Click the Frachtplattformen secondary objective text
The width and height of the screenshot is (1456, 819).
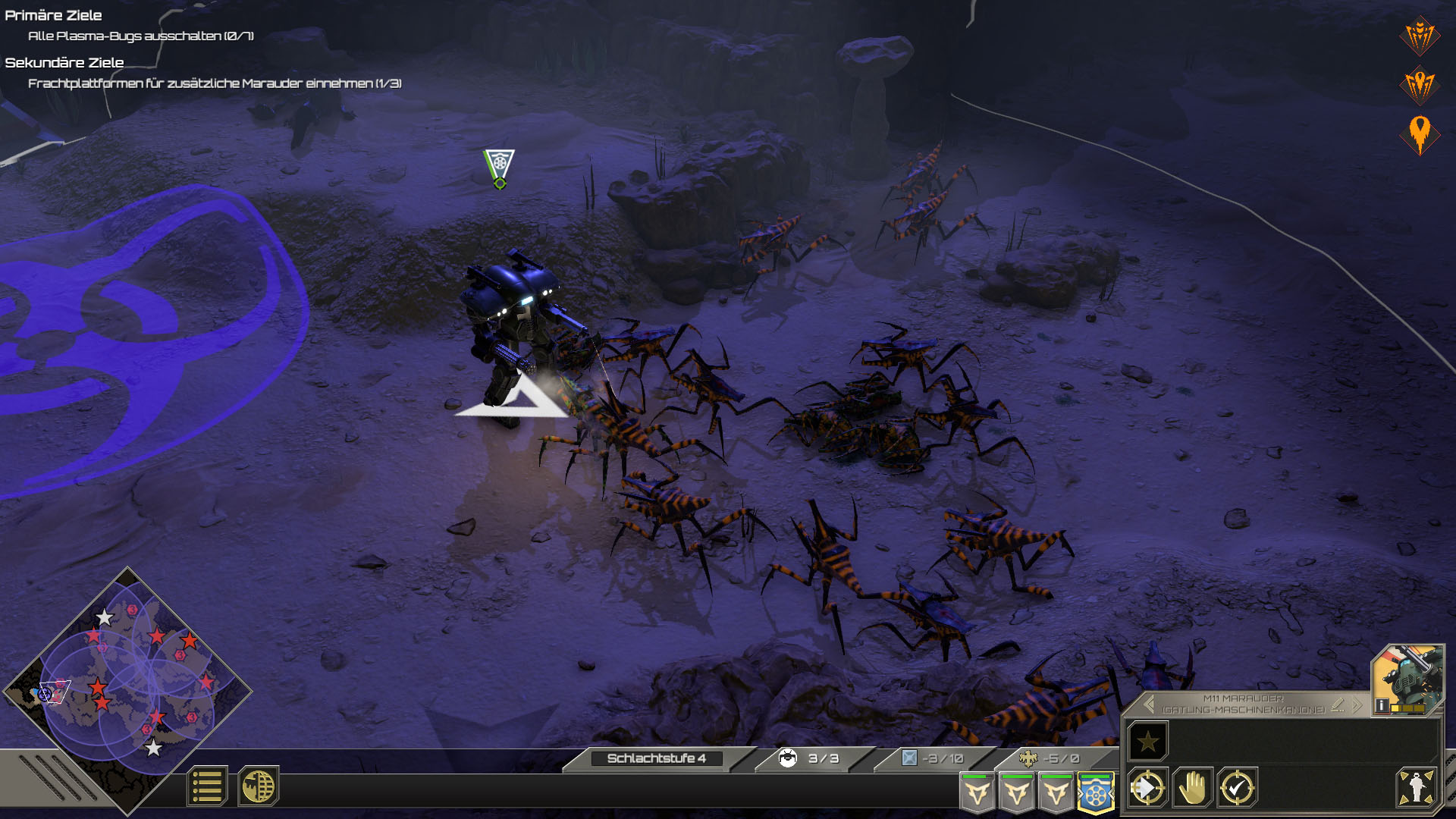click(x=215, y=83)
